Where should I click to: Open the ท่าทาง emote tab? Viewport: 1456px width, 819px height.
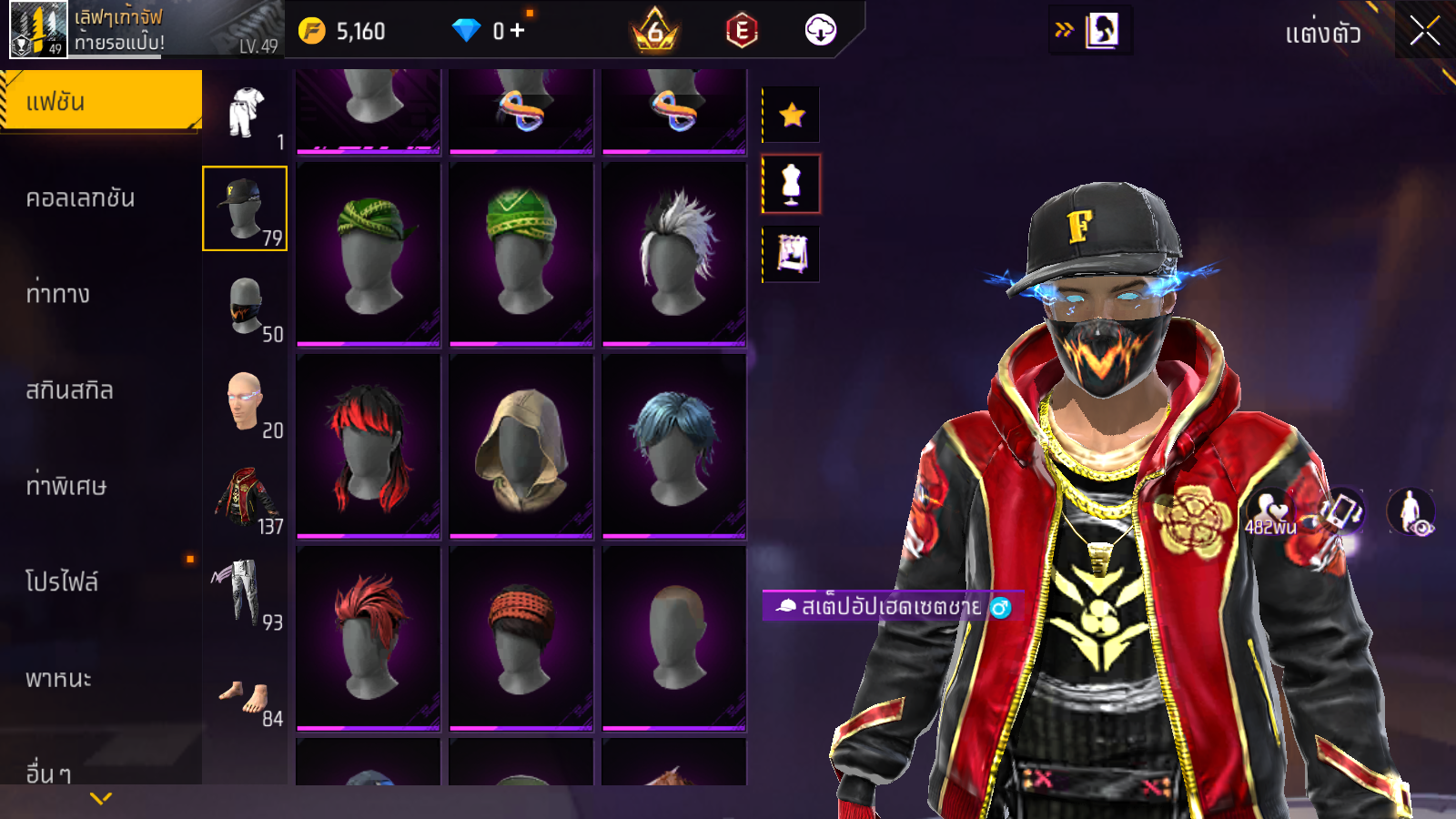pyautogui.click(x=58, y=294)
